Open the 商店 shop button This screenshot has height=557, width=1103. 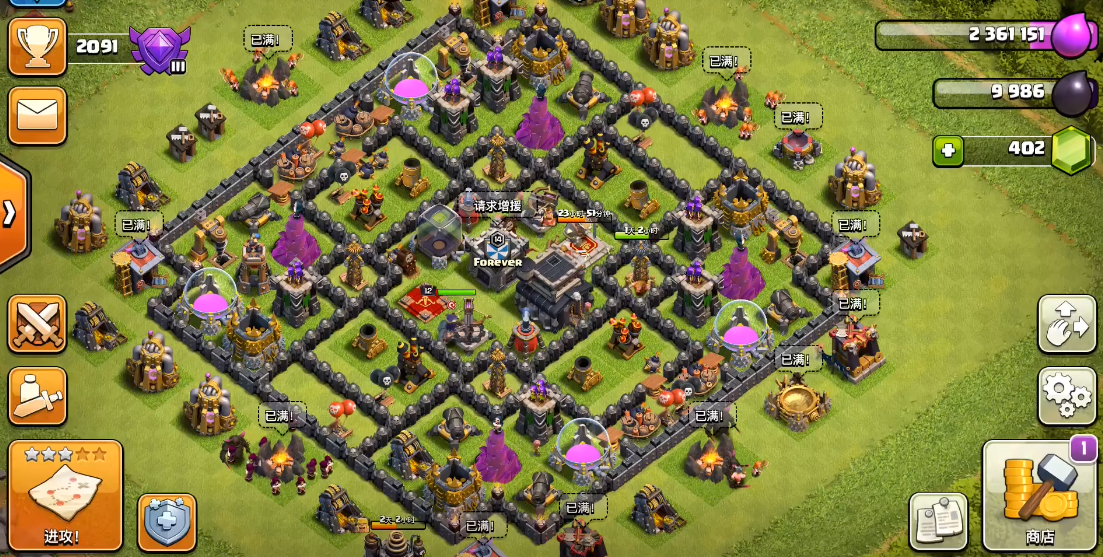click(x=1040, y=496)
